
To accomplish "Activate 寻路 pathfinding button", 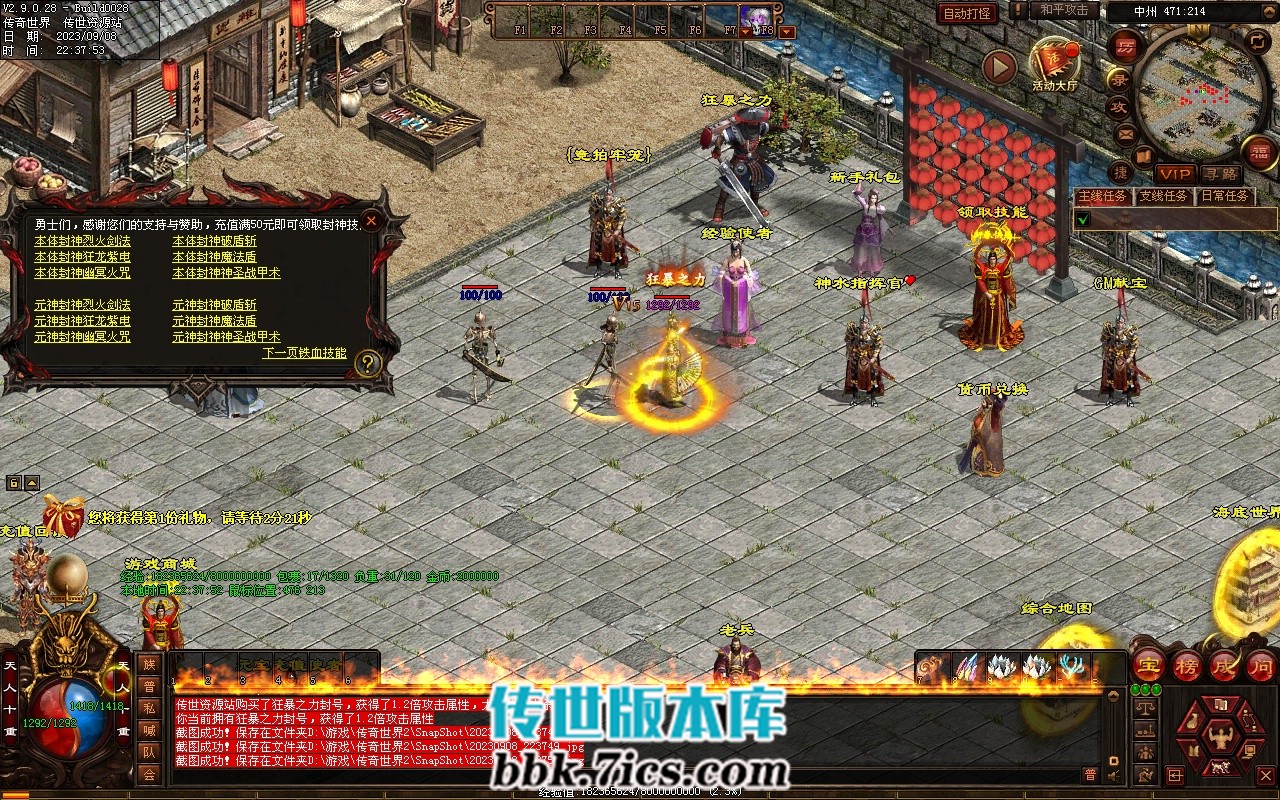I will (1220, 174).
